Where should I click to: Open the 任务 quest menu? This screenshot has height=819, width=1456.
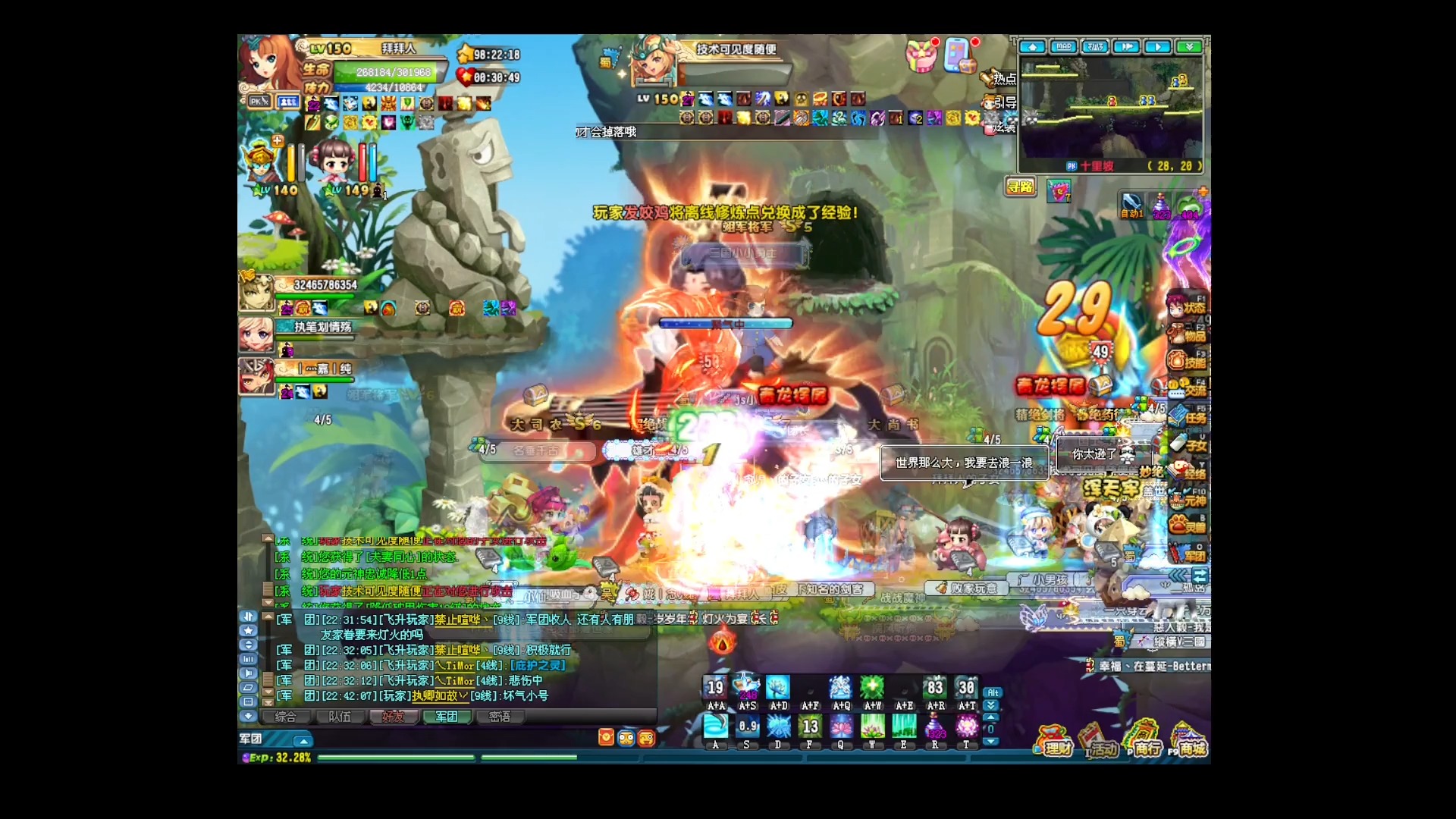tap(1187, 417)
